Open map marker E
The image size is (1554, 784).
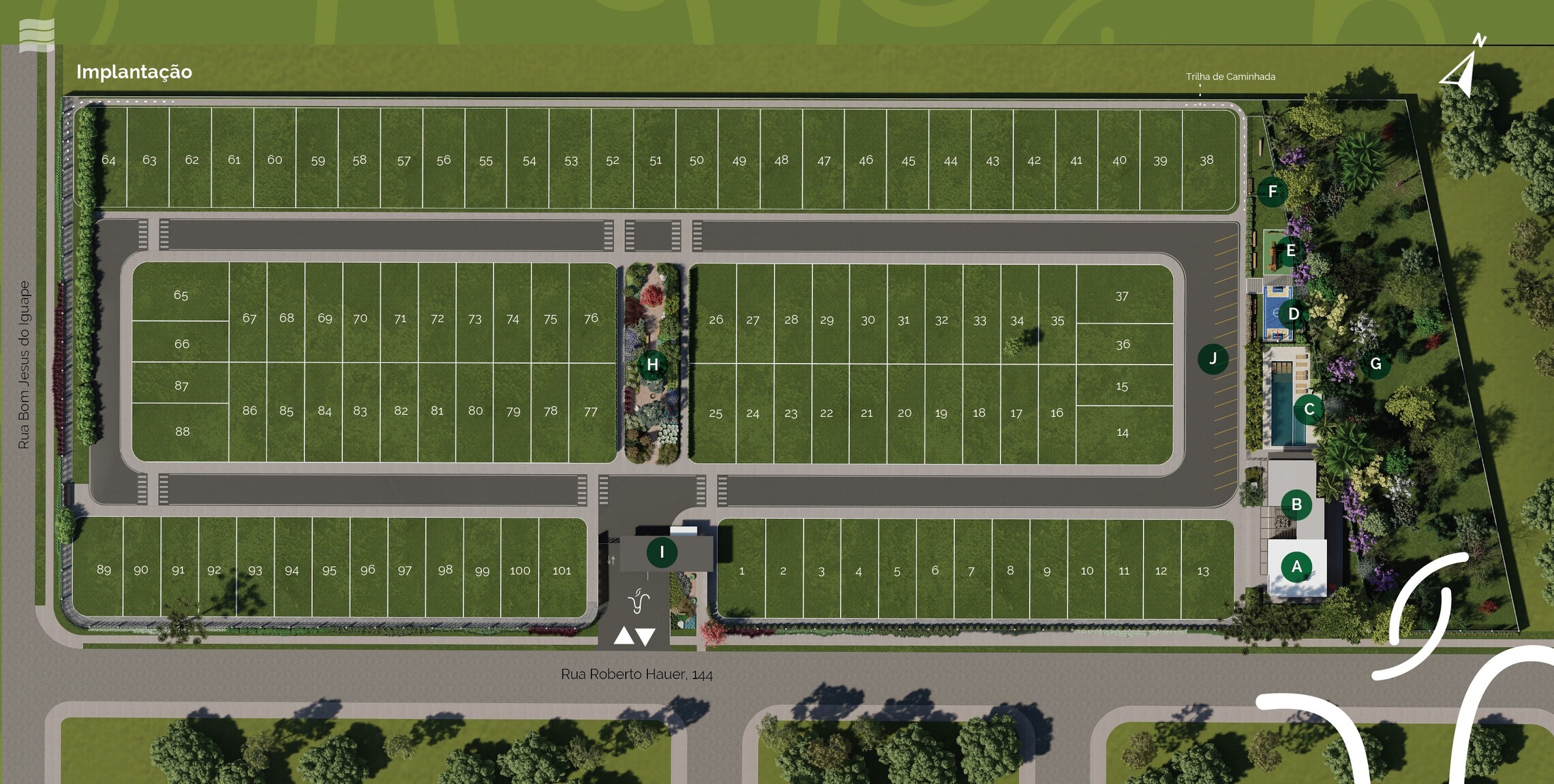[x=1290, y=251]
